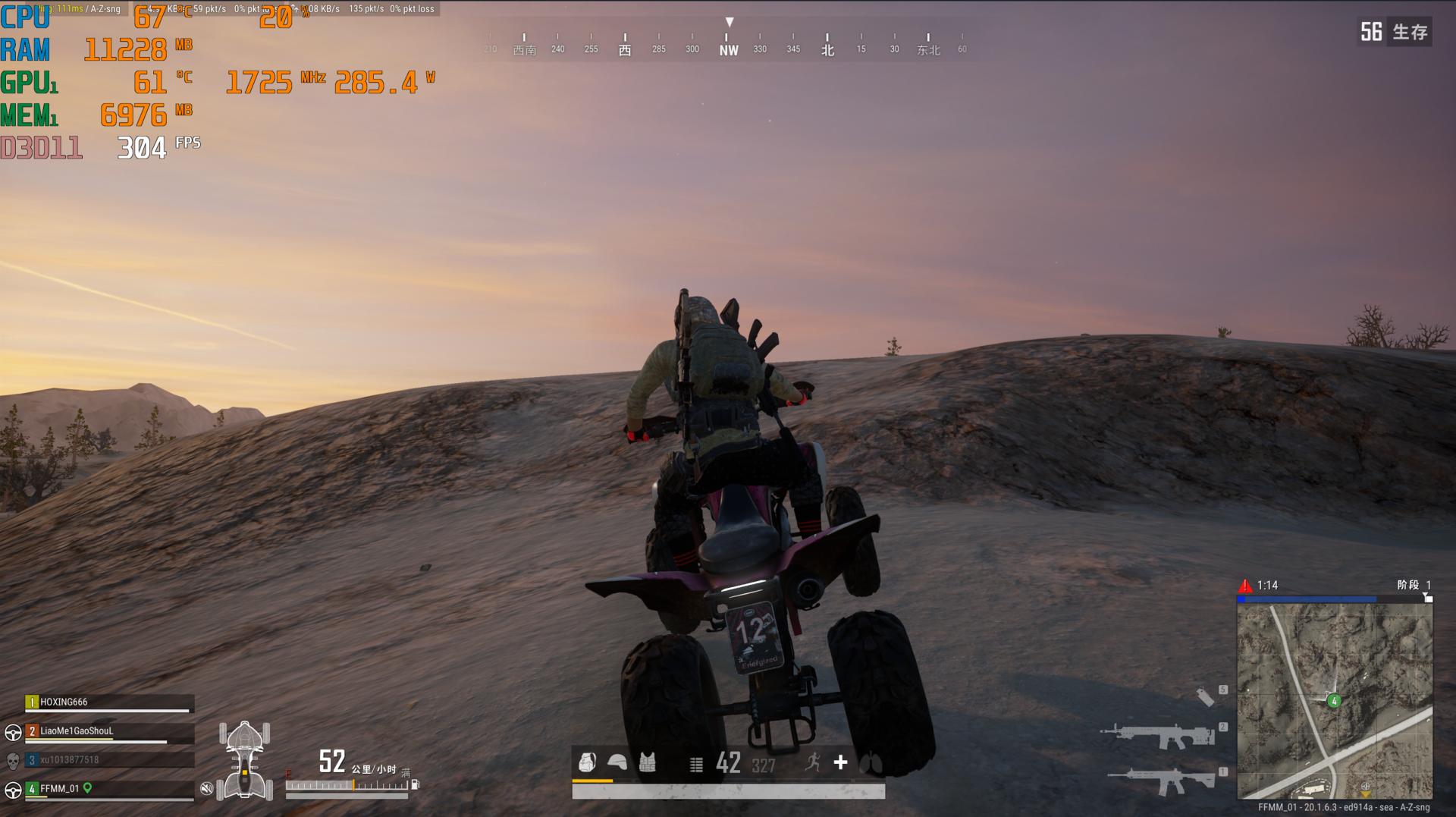Click the fuel pump gauge icon
Screen dimensions: 1456x817
coord(415,785)
